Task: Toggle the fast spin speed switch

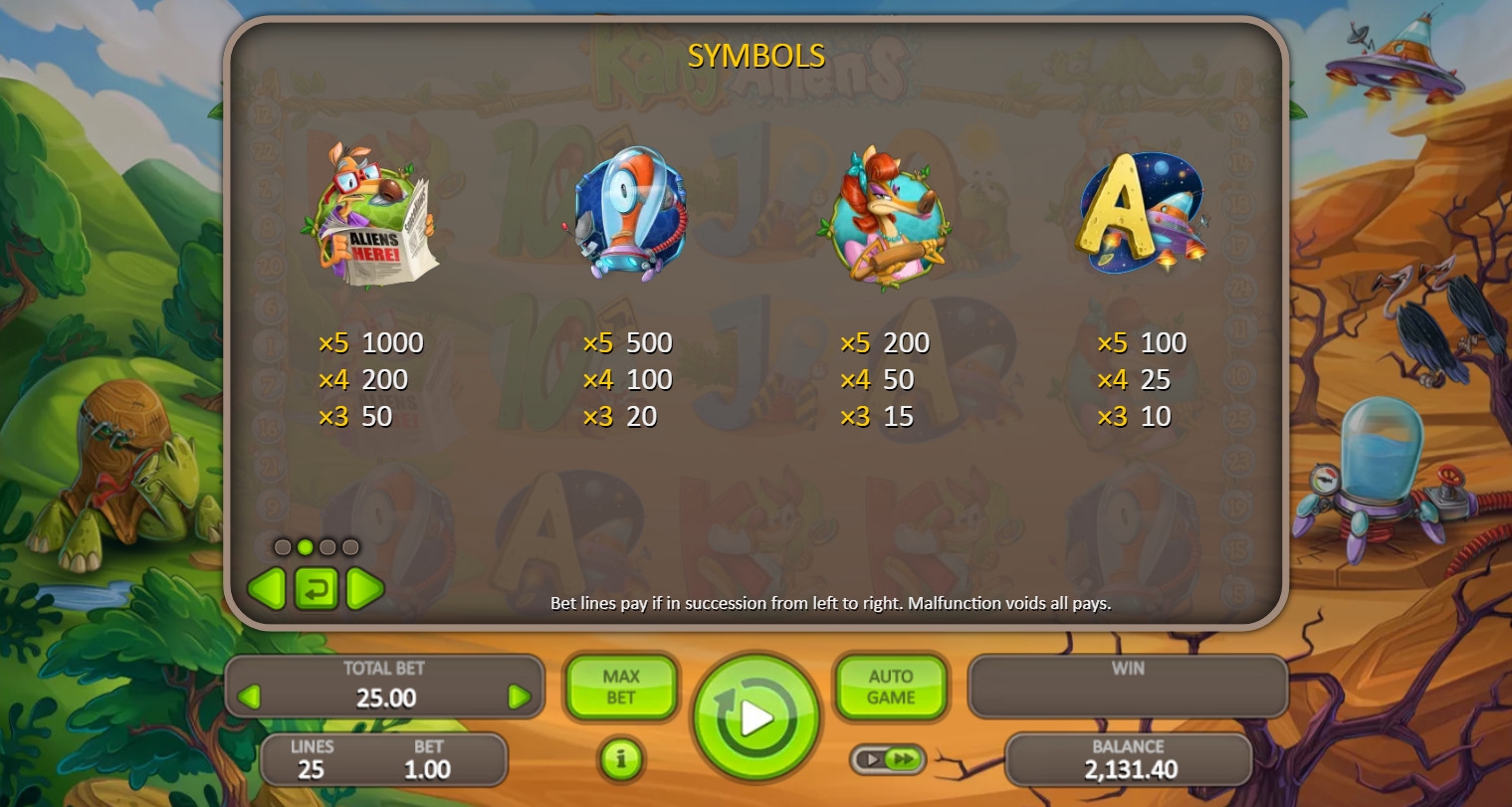Action: pos(888,759)
